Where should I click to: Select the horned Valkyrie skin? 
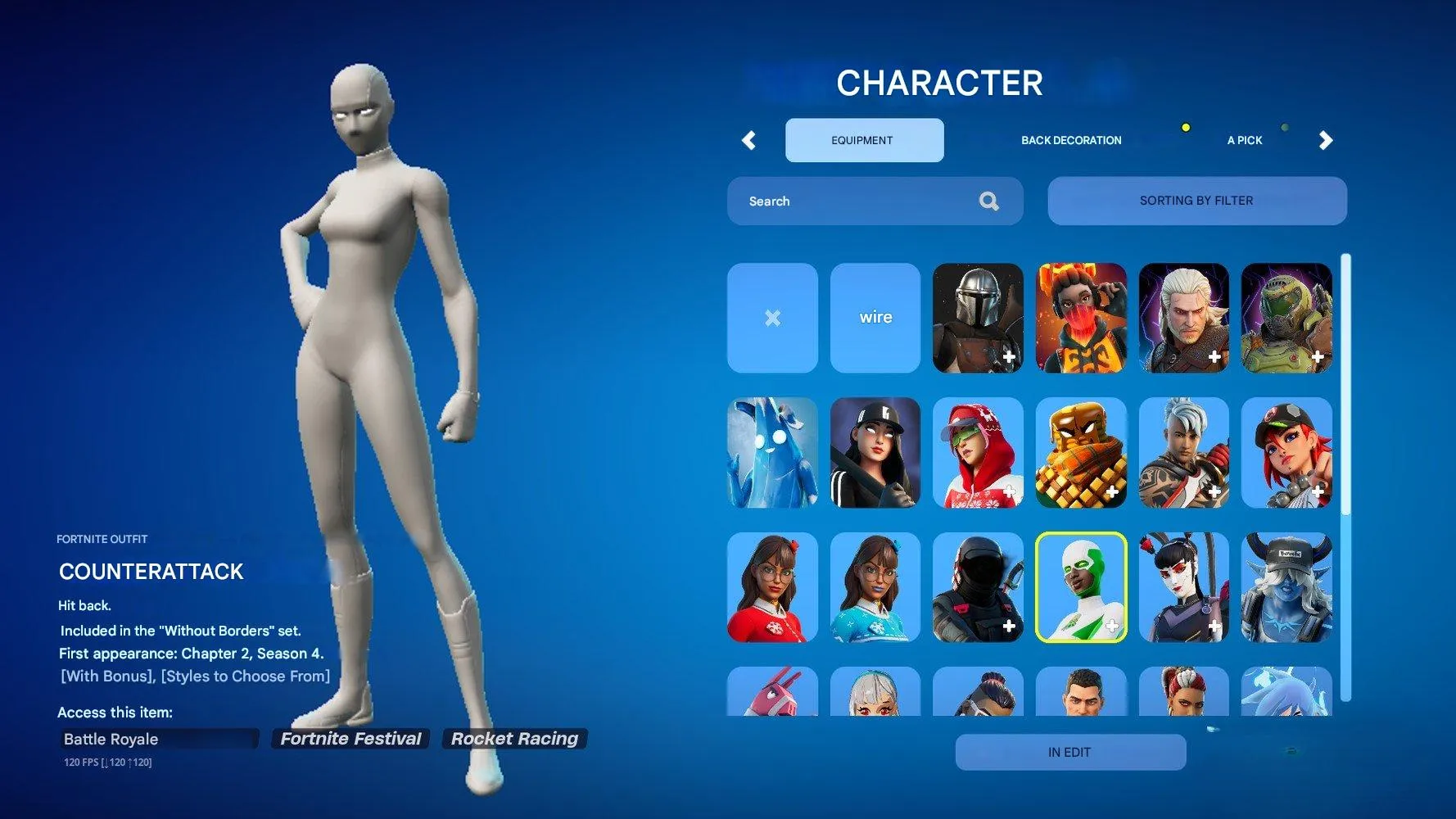point(1286,587)
